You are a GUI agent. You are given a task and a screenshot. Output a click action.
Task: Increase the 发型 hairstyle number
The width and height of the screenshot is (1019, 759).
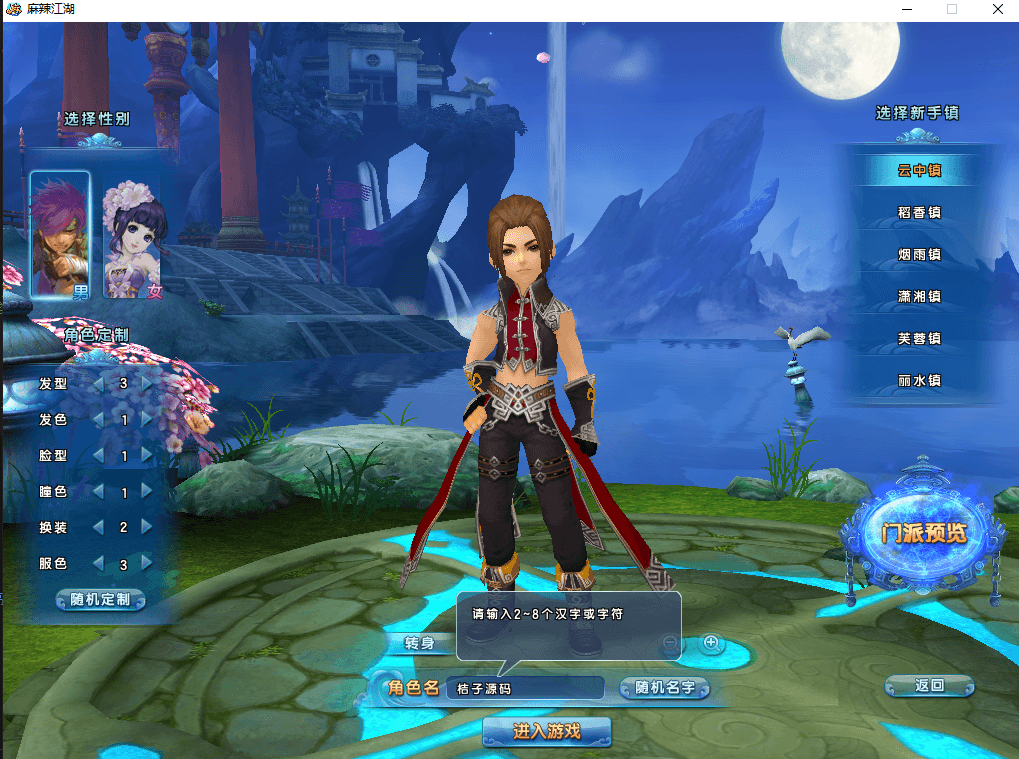tap(148, 383)
